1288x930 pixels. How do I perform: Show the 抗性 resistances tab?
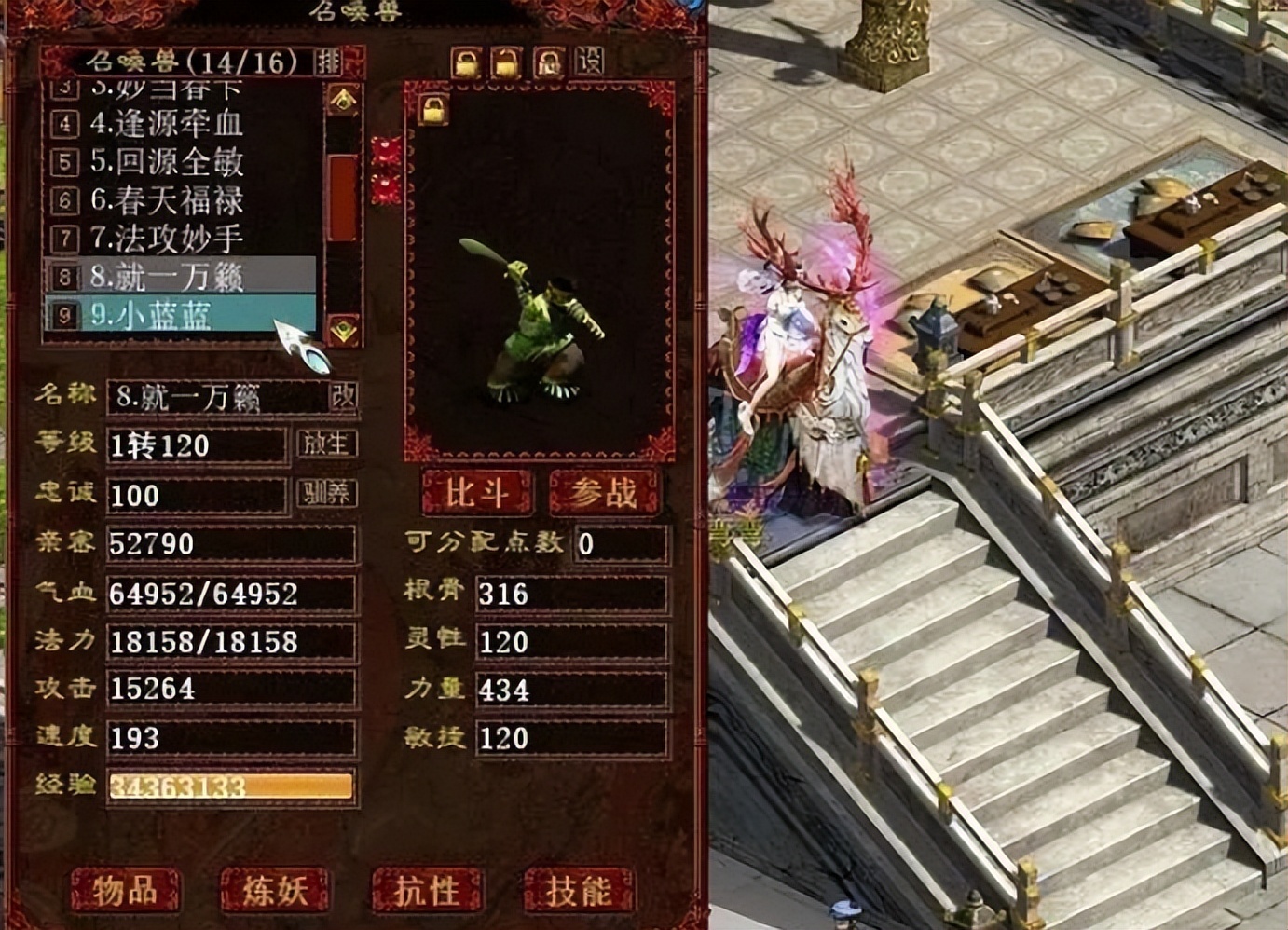pyautogui.click(x=426, y=890)
